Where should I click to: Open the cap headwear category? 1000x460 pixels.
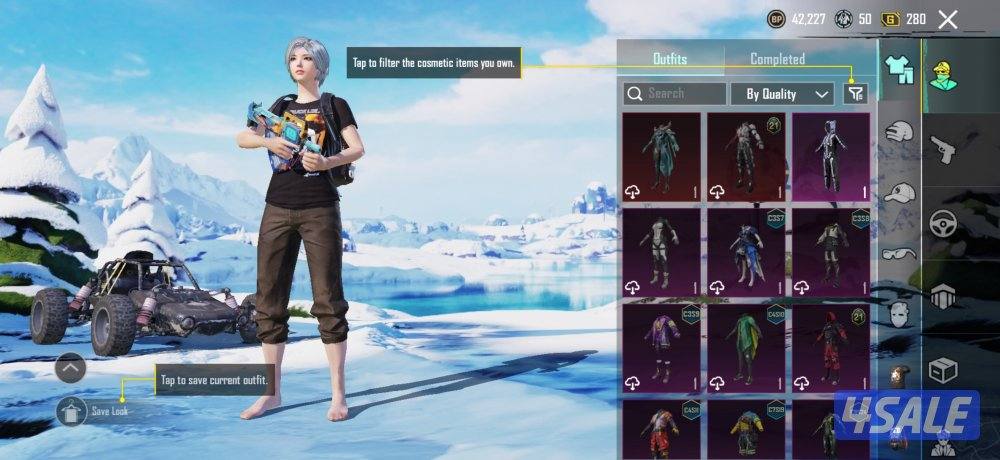pyautogui.click(x=900, y=192)
